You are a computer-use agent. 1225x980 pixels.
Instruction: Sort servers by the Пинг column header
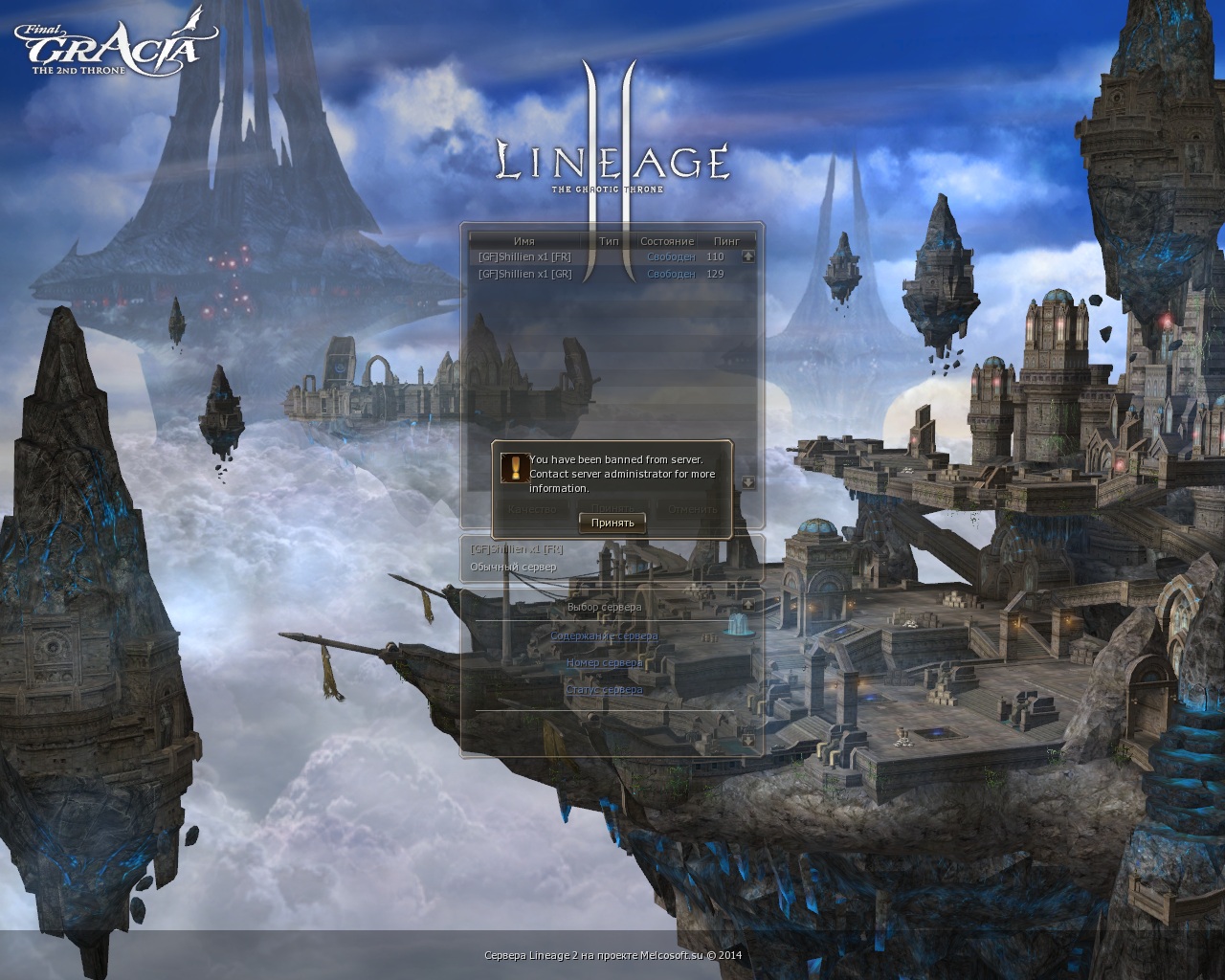(726, 241)
